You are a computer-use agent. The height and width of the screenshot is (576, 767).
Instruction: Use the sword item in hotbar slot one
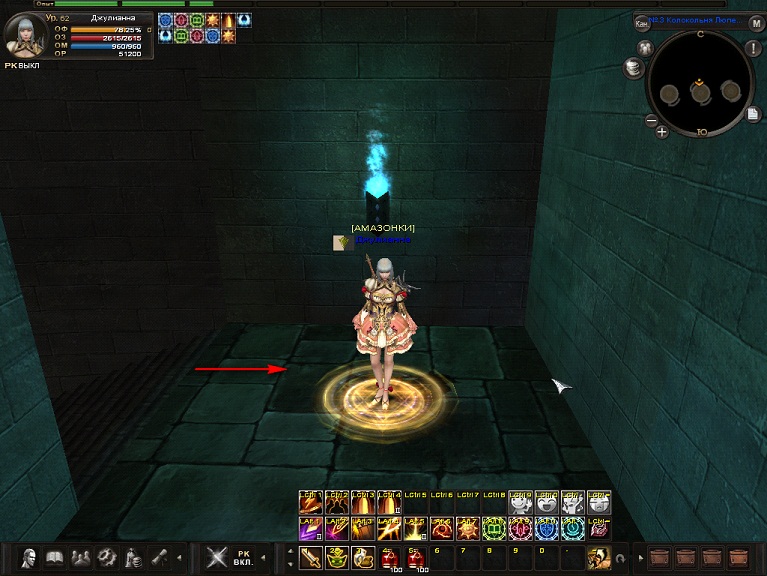tap(310, 557)
